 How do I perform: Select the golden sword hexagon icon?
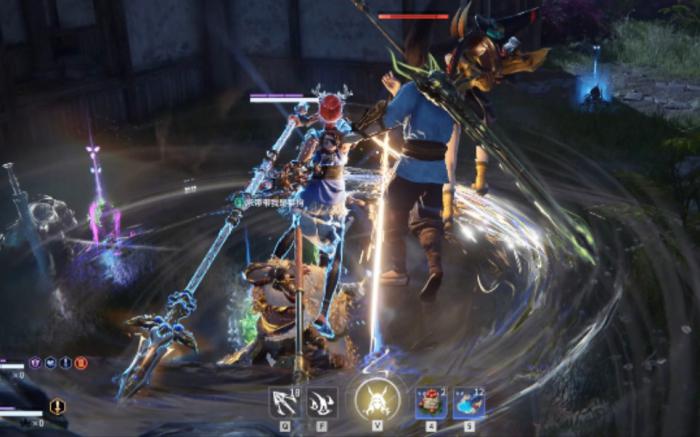pyautogui.click(x=57, y=406)
